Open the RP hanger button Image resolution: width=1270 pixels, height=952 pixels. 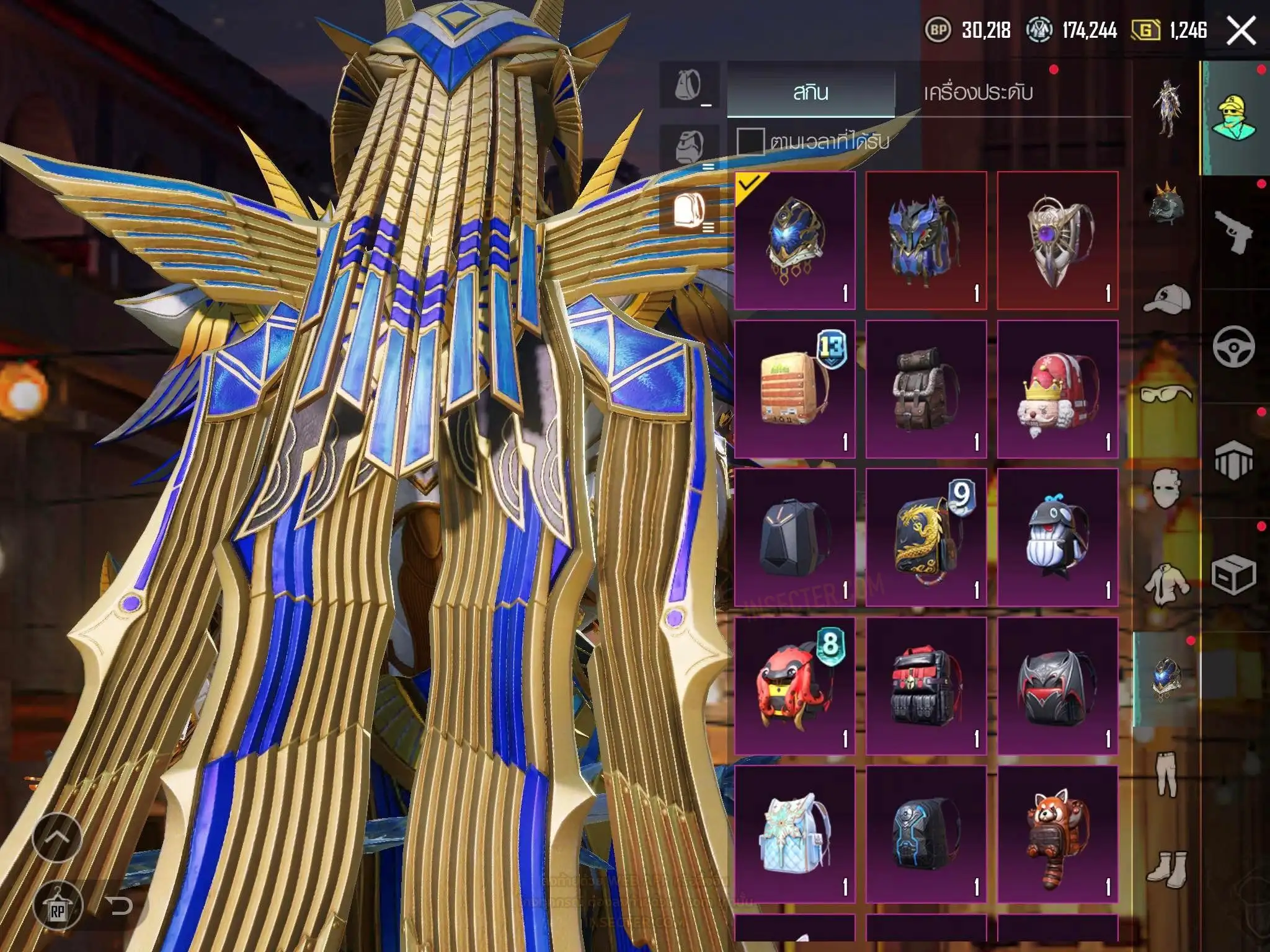[x=58, y=906]
